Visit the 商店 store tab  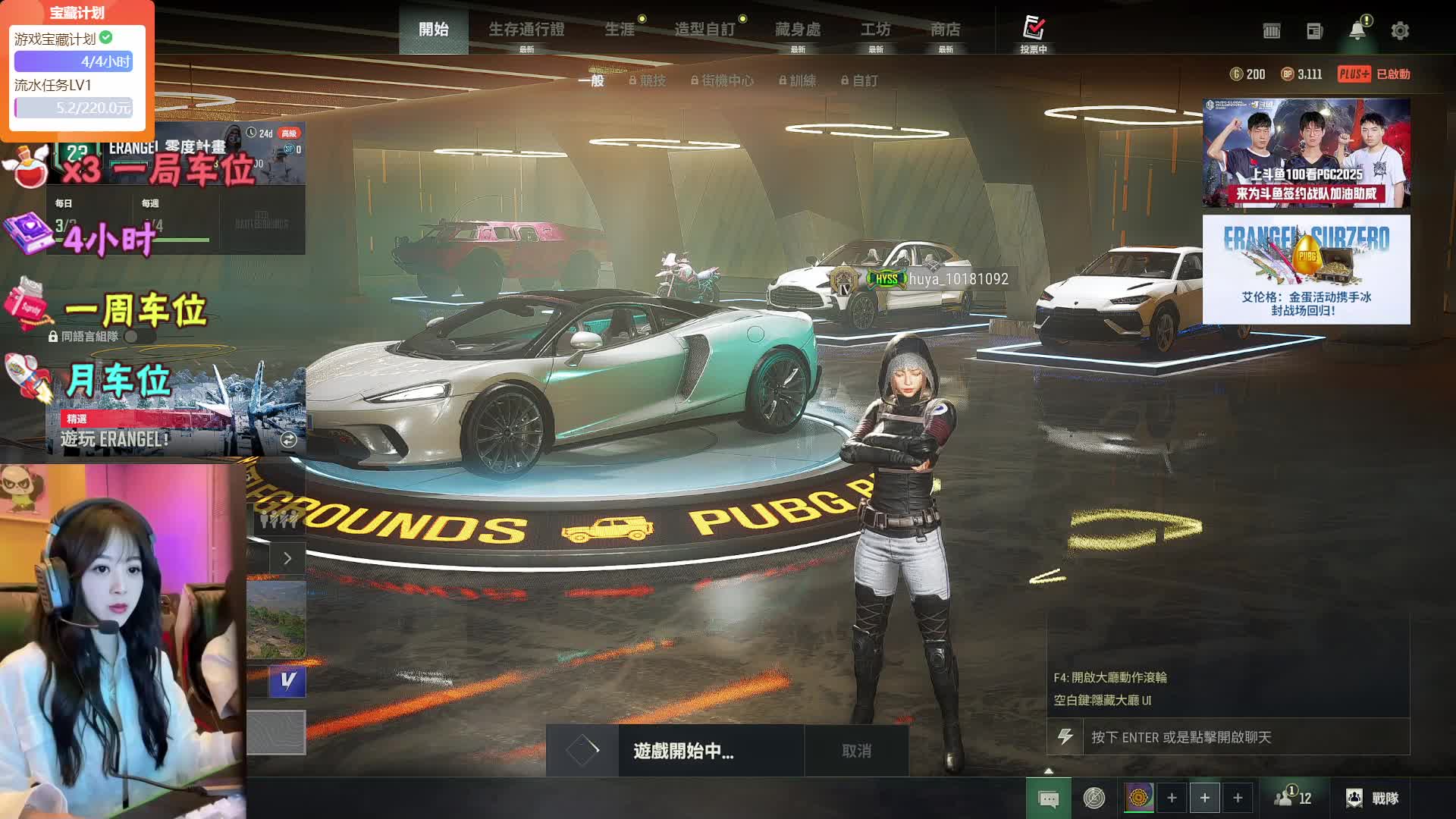point(946,30)
